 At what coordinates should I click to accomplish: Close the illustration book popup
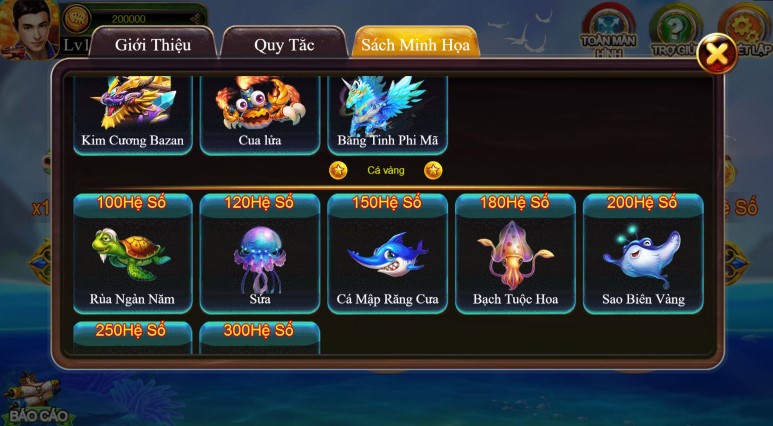click(716, 55)
